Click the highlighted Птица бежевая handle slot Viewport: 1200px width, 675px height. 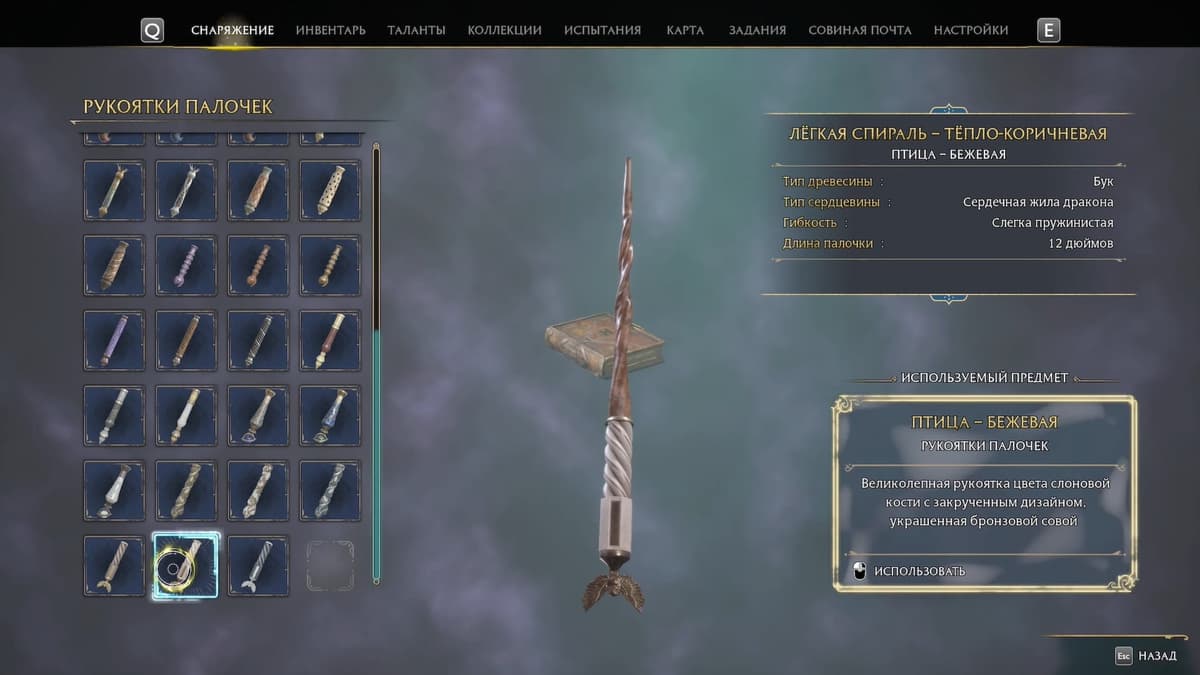tap(186, 565)
